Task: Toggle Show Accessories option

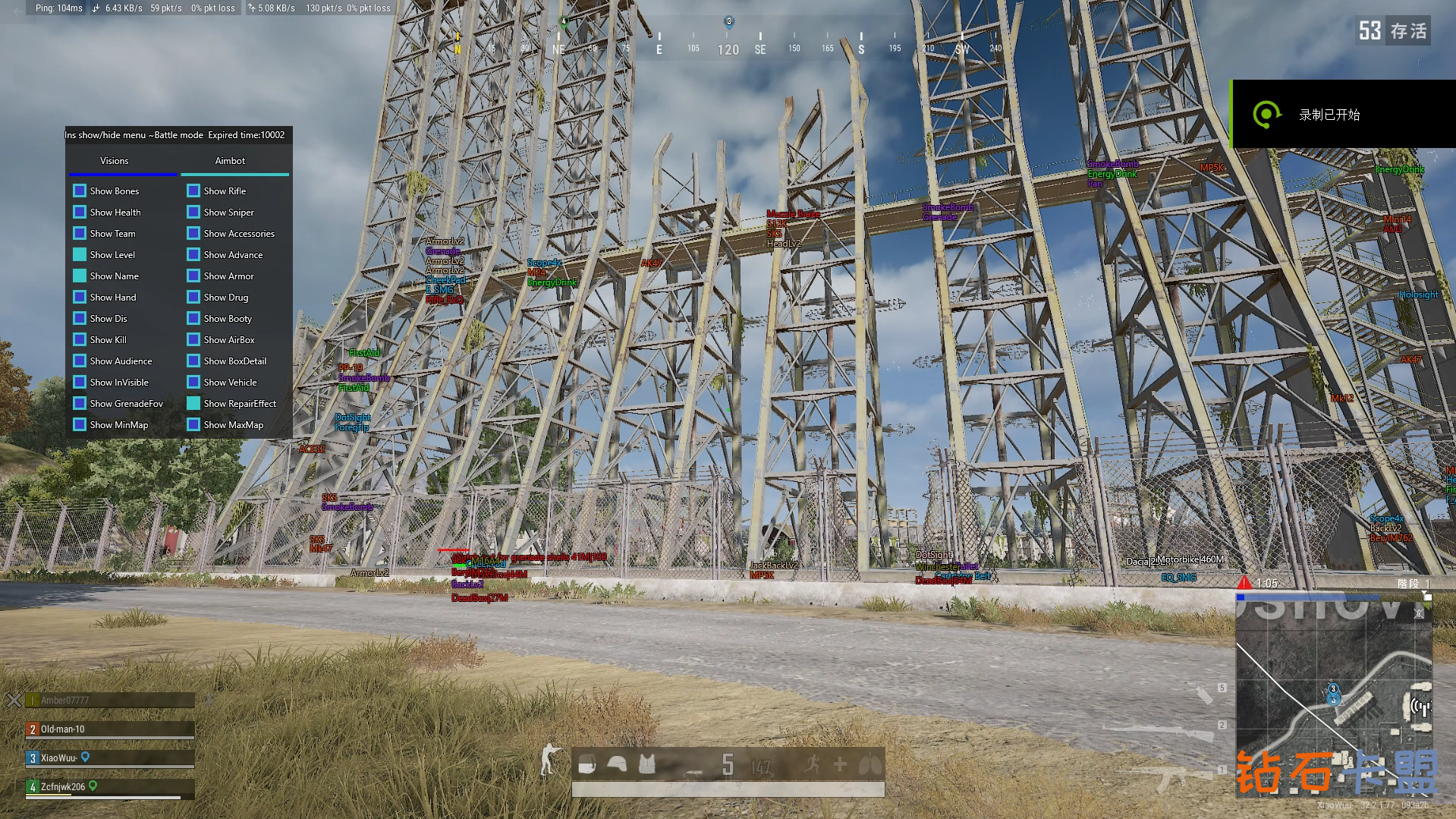Action: coord(193,233)
